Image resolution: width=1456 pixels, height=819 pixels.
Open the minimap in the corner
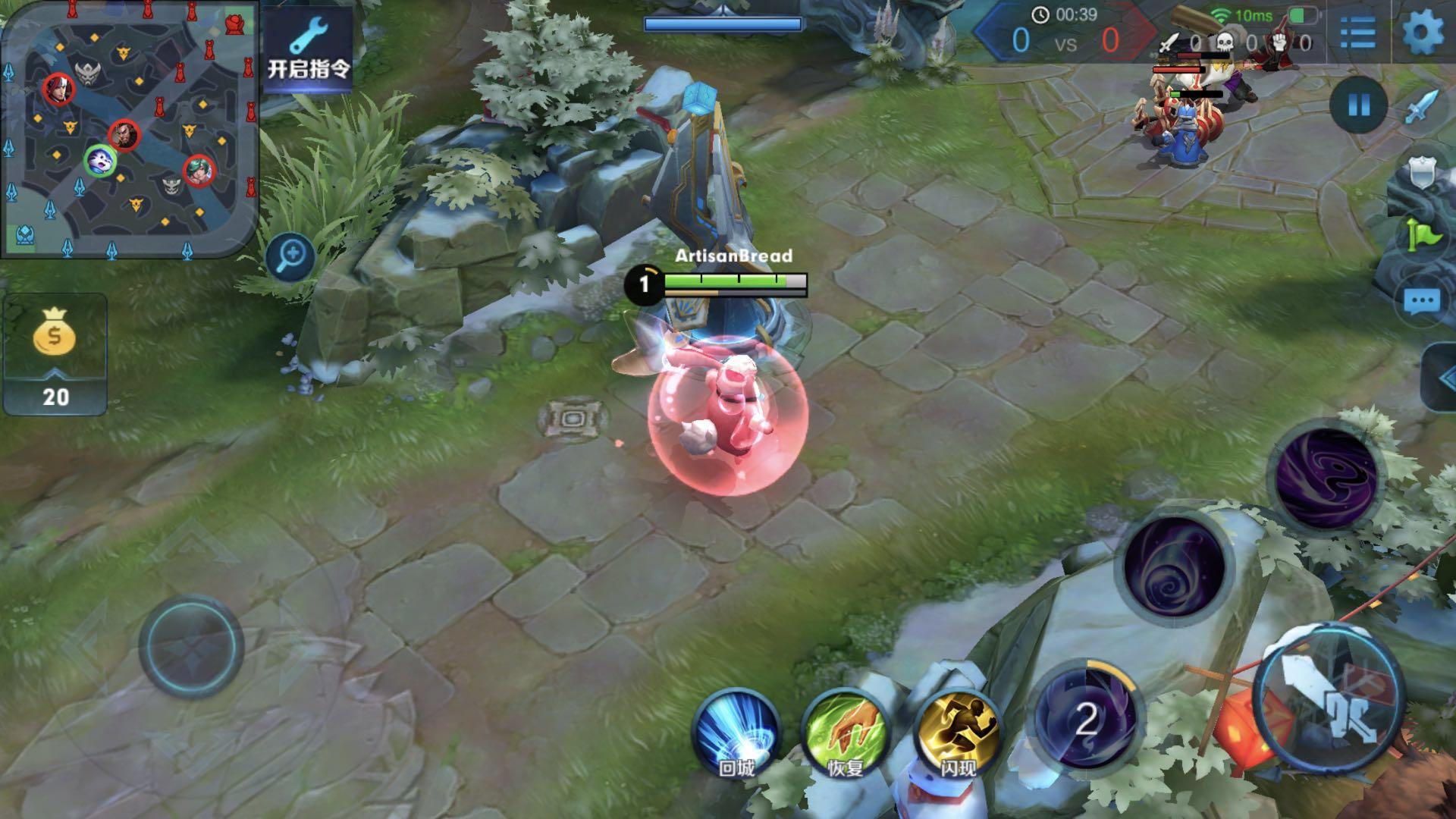(x=129, y=129)
